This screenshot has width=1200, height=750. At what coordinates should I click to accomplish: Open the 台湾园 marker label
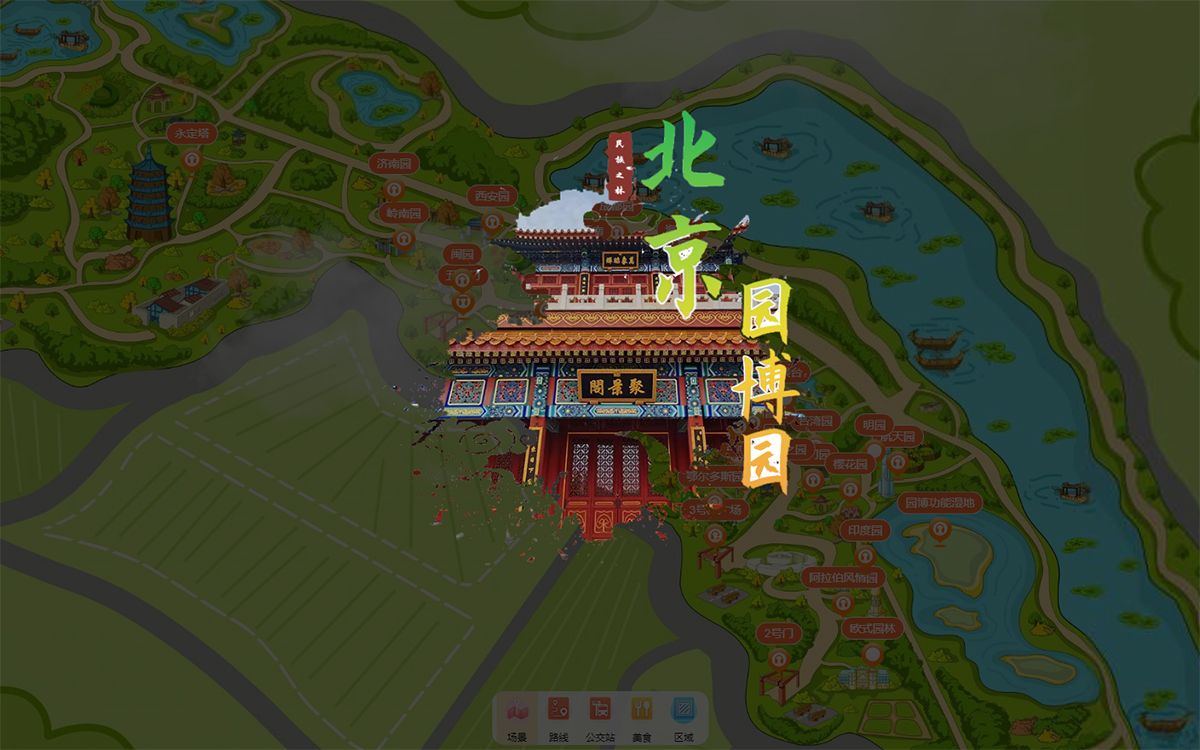pos(816,421)
